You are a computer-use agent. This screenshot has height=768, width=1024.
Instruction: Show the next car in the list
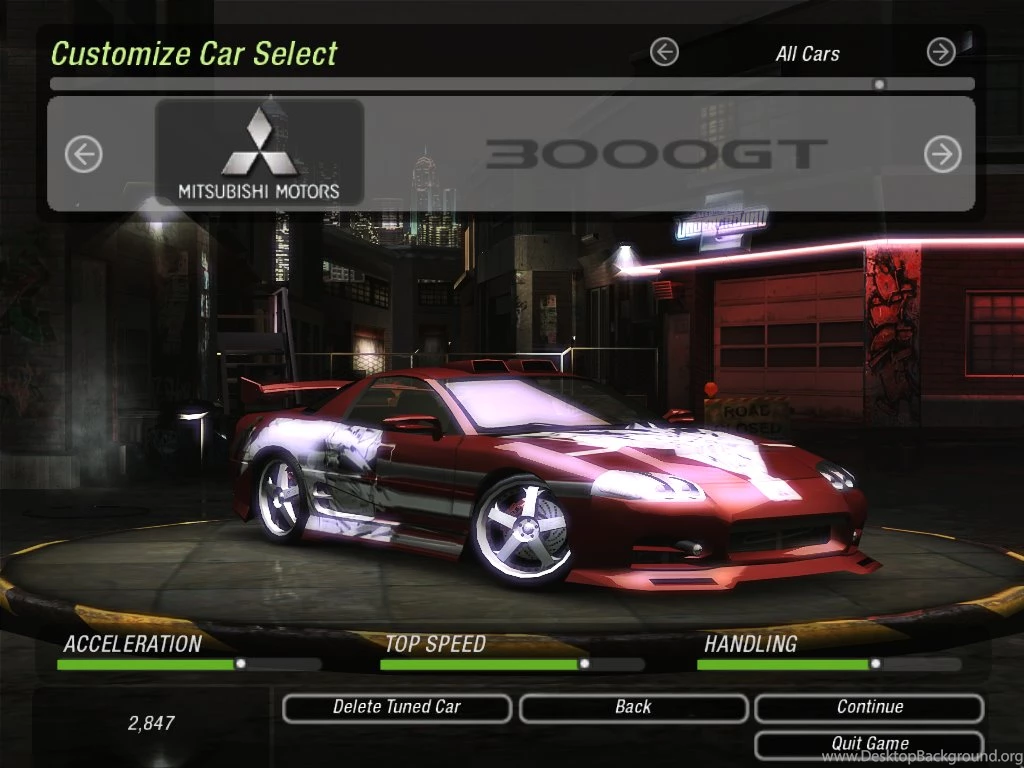(x=942, y=154)
